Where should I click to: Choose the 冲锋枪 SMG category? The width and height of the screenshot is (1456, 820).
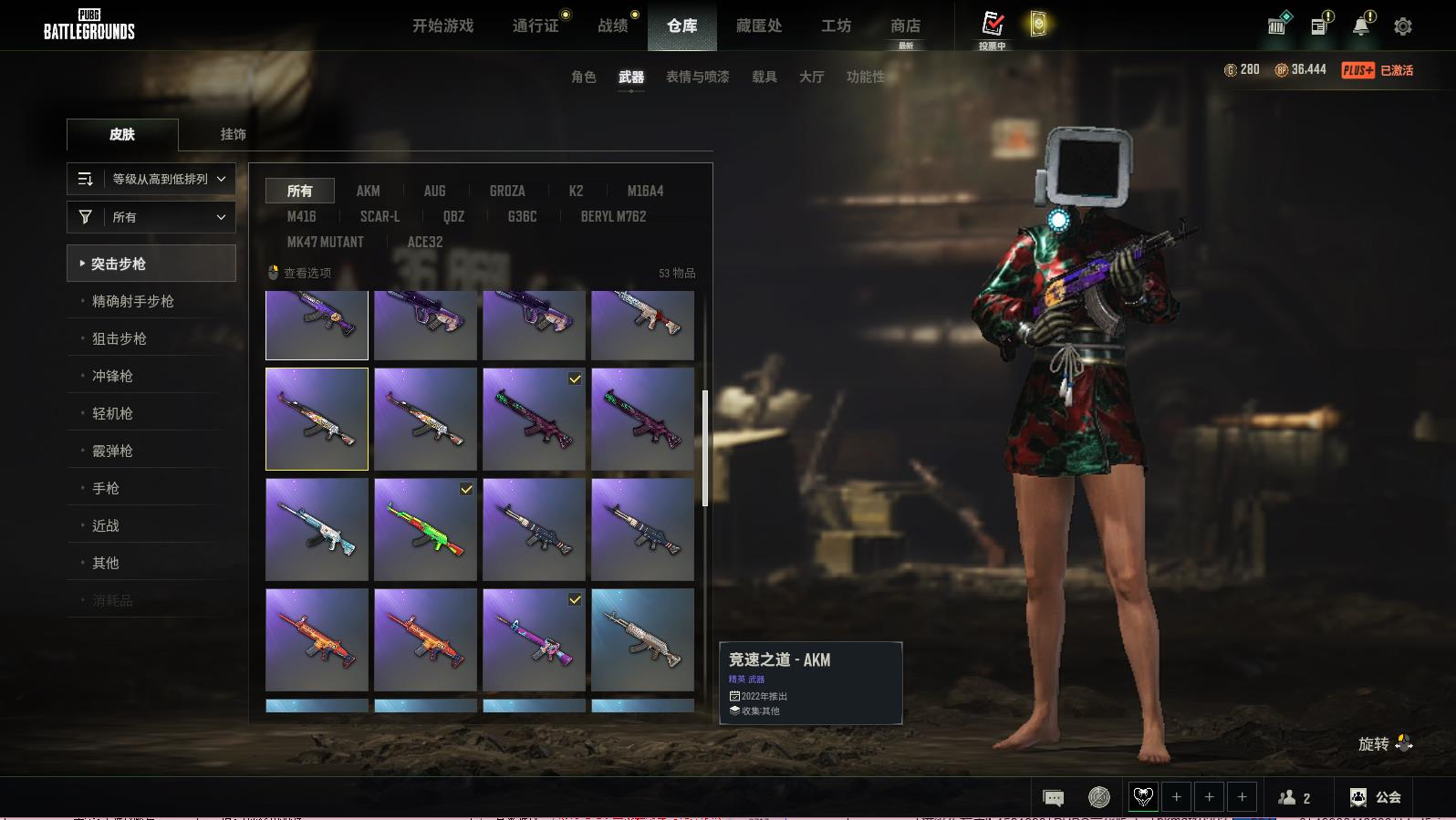tap(112, 376)
